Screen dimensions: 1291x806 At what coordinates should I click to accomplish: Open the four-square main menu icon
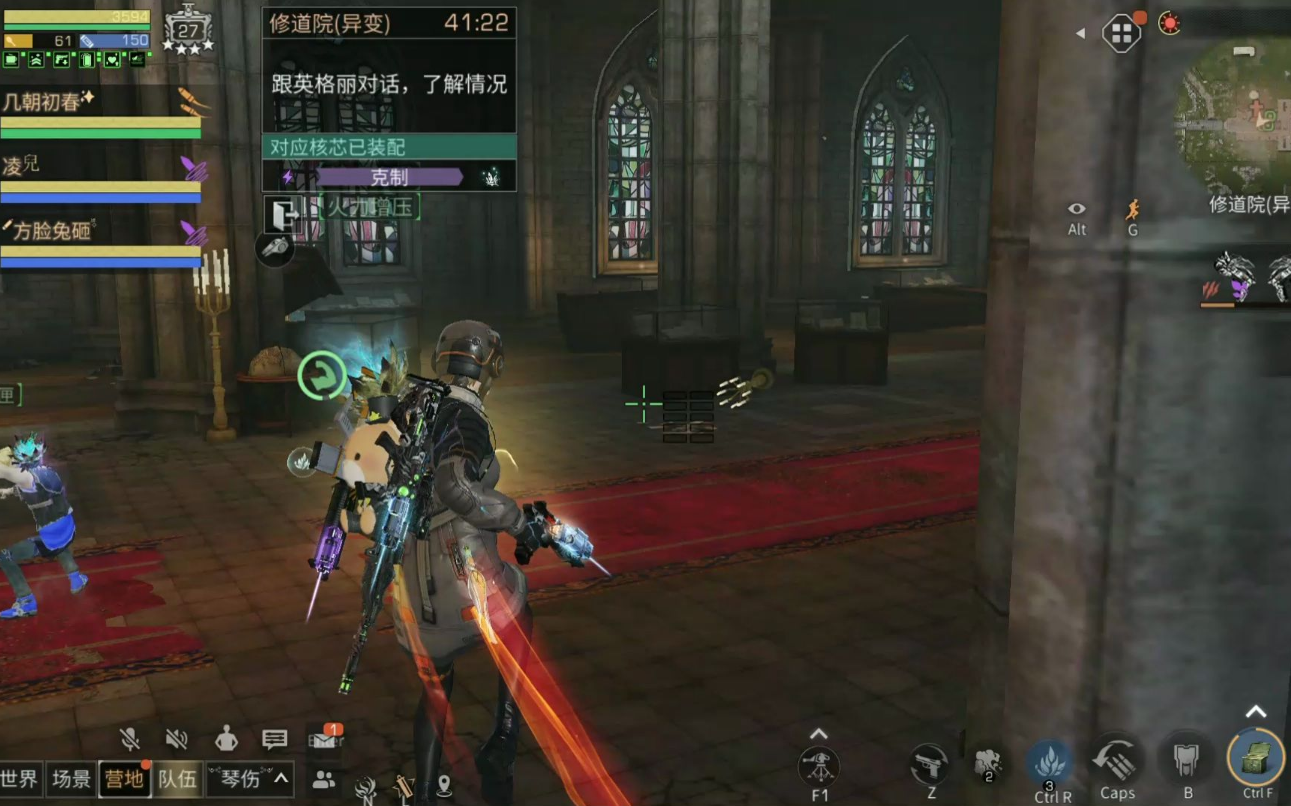point(1121,34)
